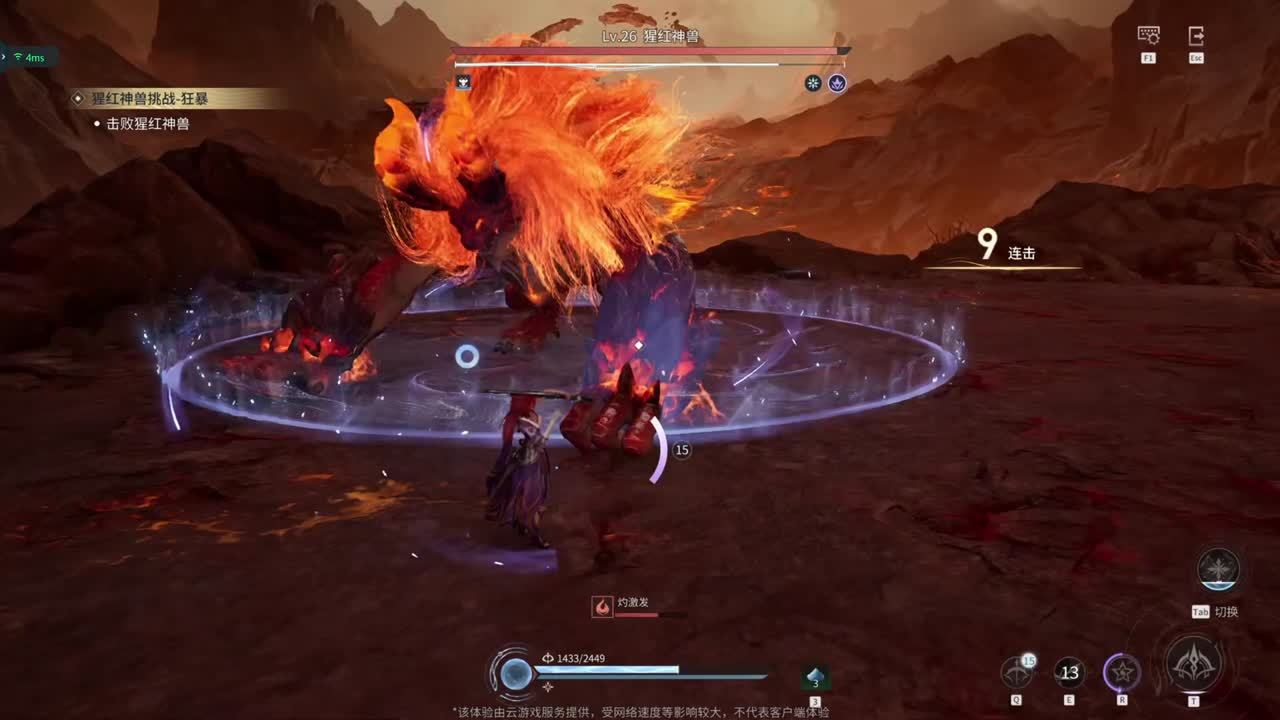This screenshot has width=1280, height=720.
Task: Activate the large ultimate ability icon
Action: point(1193,663)
